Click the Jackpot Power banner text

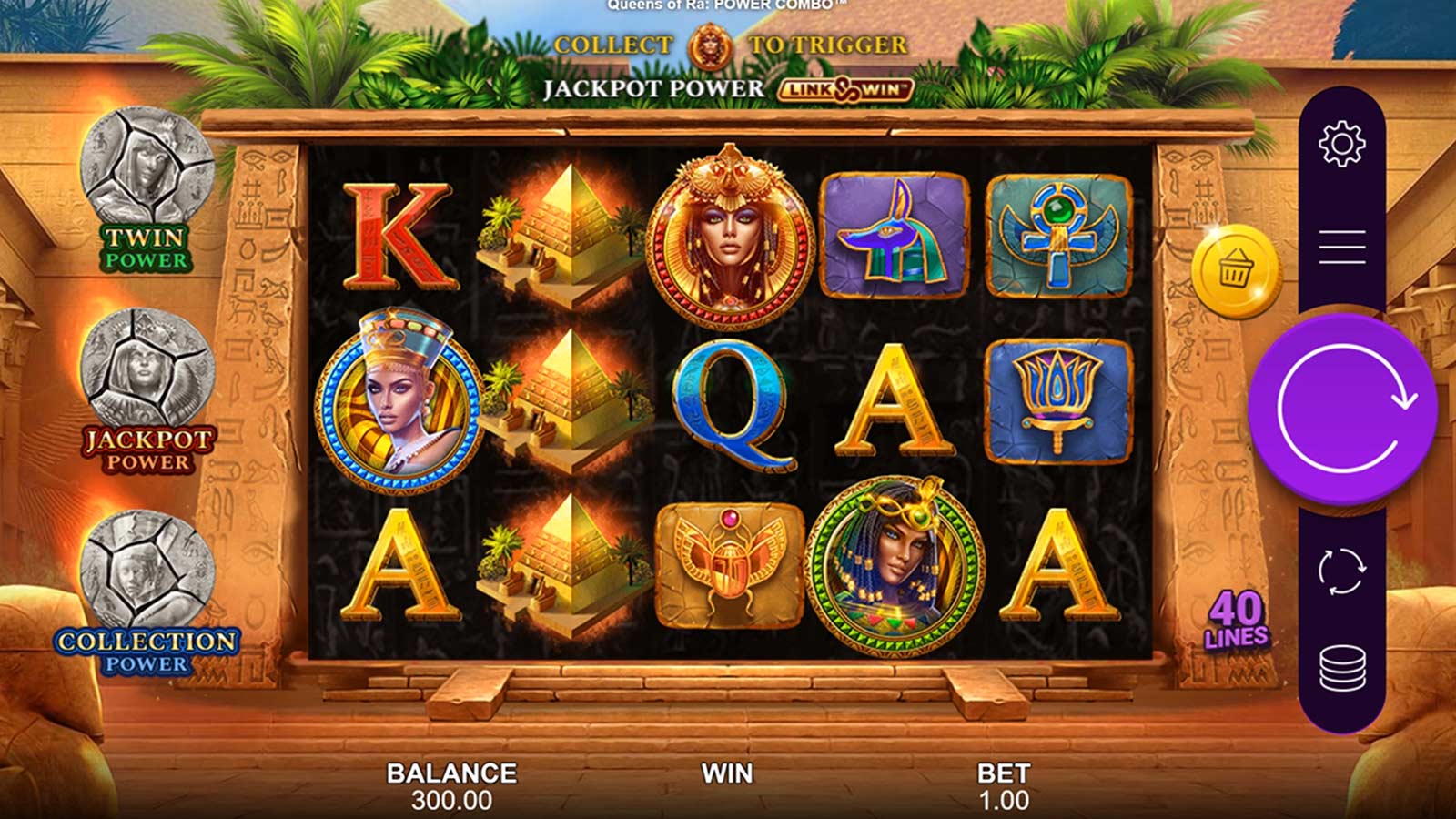coord(653,90)
